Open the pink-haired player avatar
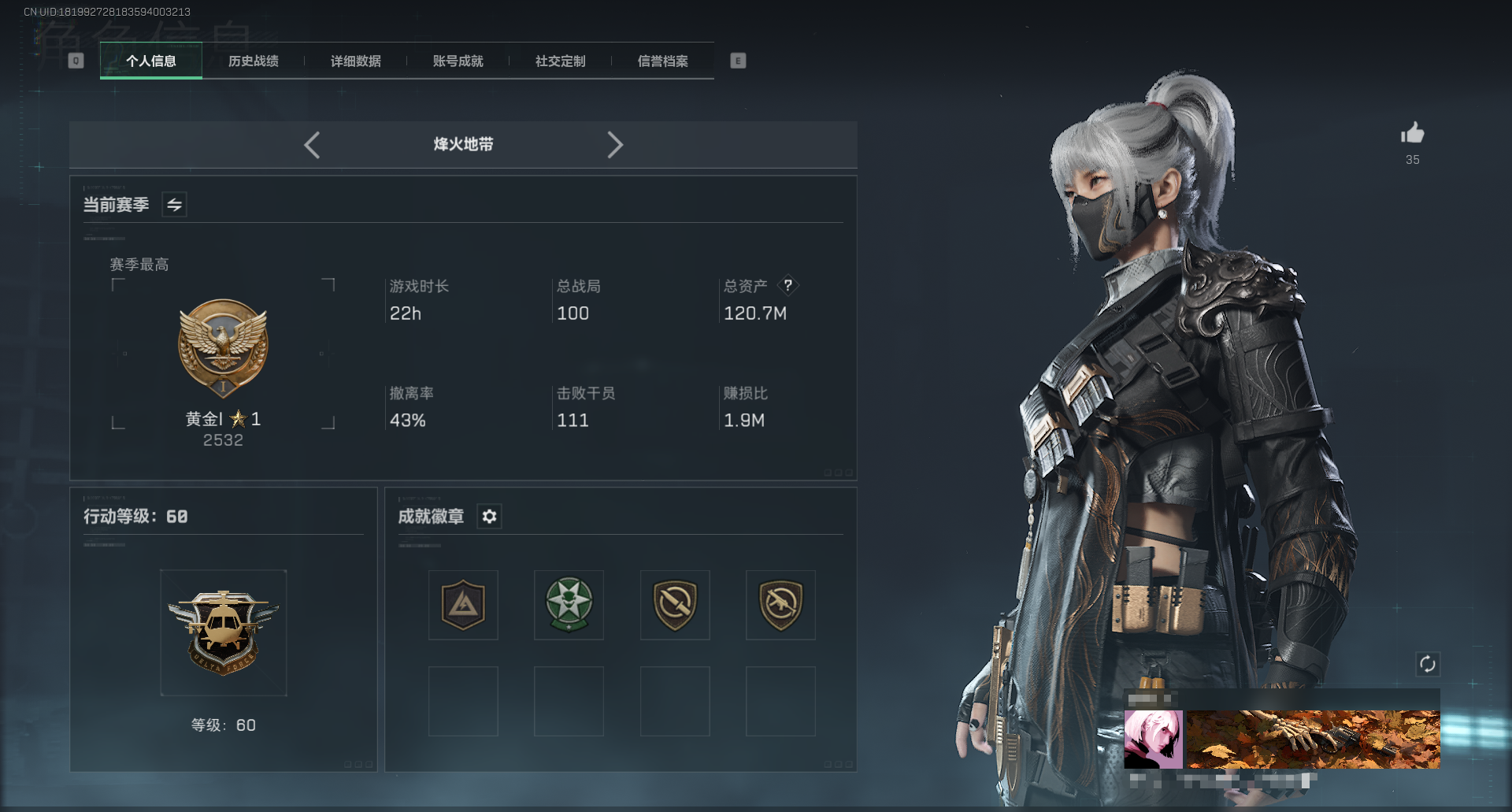Image resolution: width=1512 pixels, height=812 pixels. pyautogui.click(x=1153, y=740)
